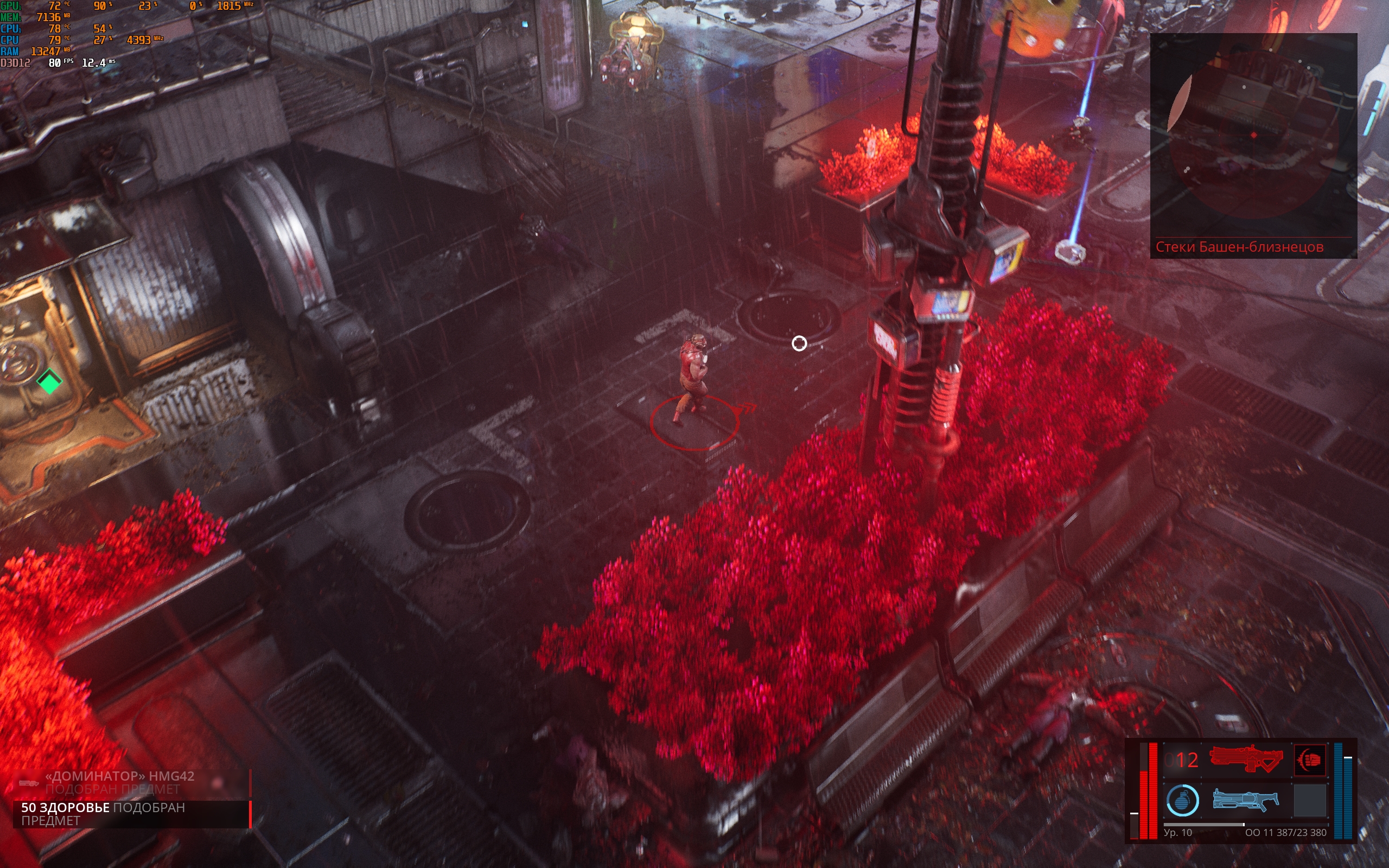
Task: Click the «Доминатор» HMG42 pickup notification
Action: 132,782
